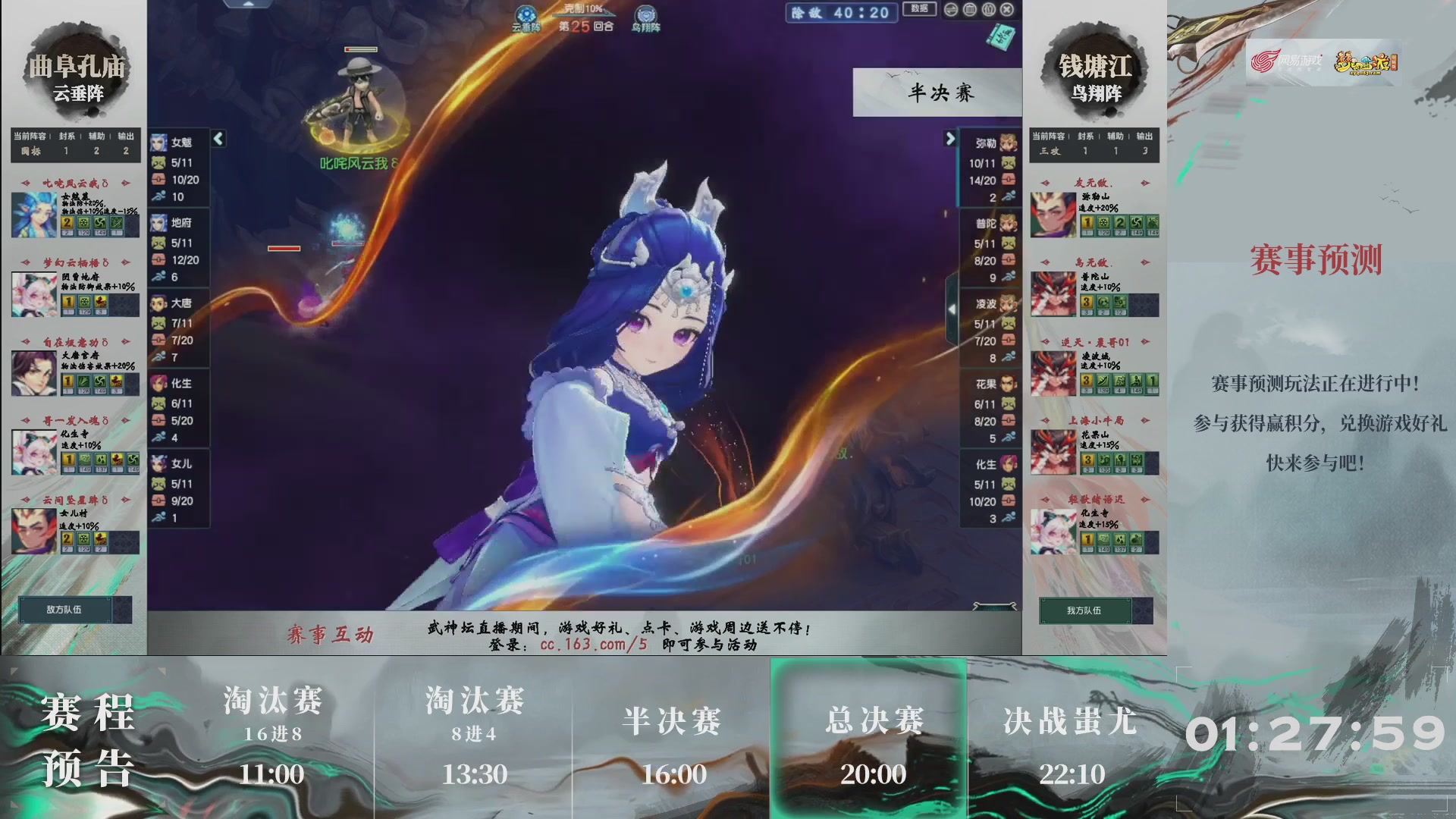
Task: Expand the mid-right panel arrow
Action: [x=953, y=309]
